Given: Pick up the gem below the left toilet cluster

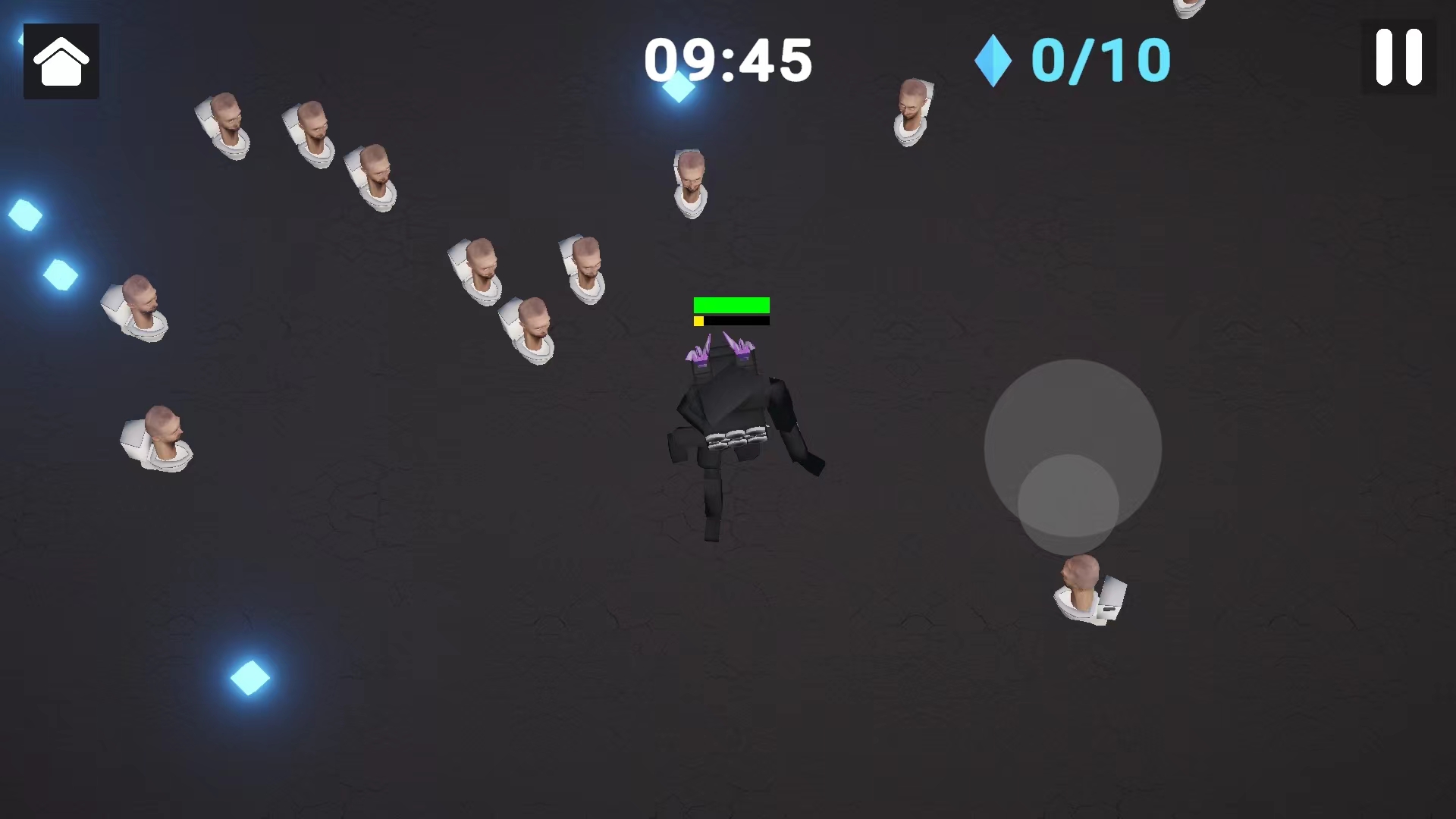Looking at the screenshot, I should [x=61, y=275].
